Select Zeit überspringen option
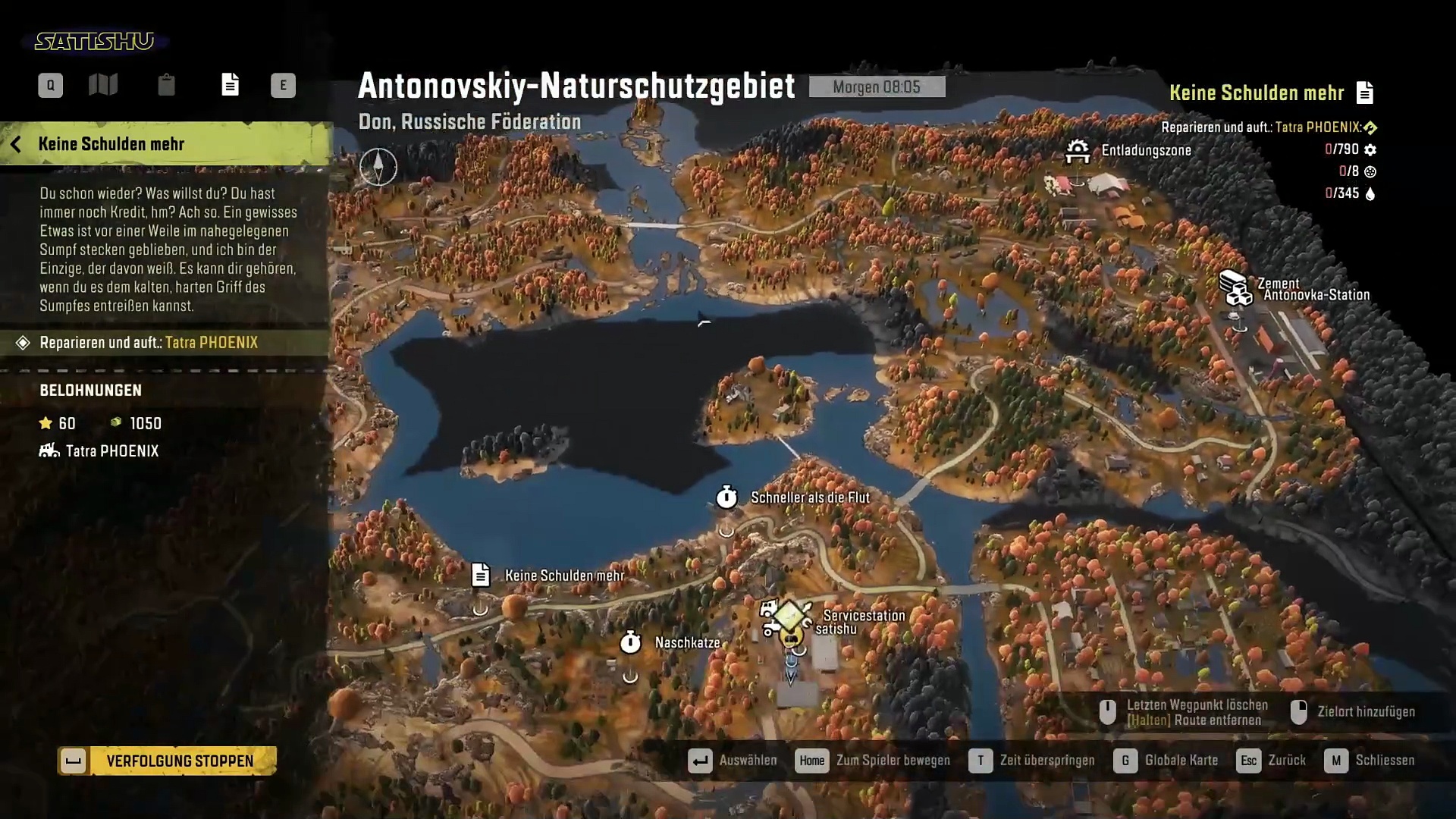 click(x=1032, y=761)
